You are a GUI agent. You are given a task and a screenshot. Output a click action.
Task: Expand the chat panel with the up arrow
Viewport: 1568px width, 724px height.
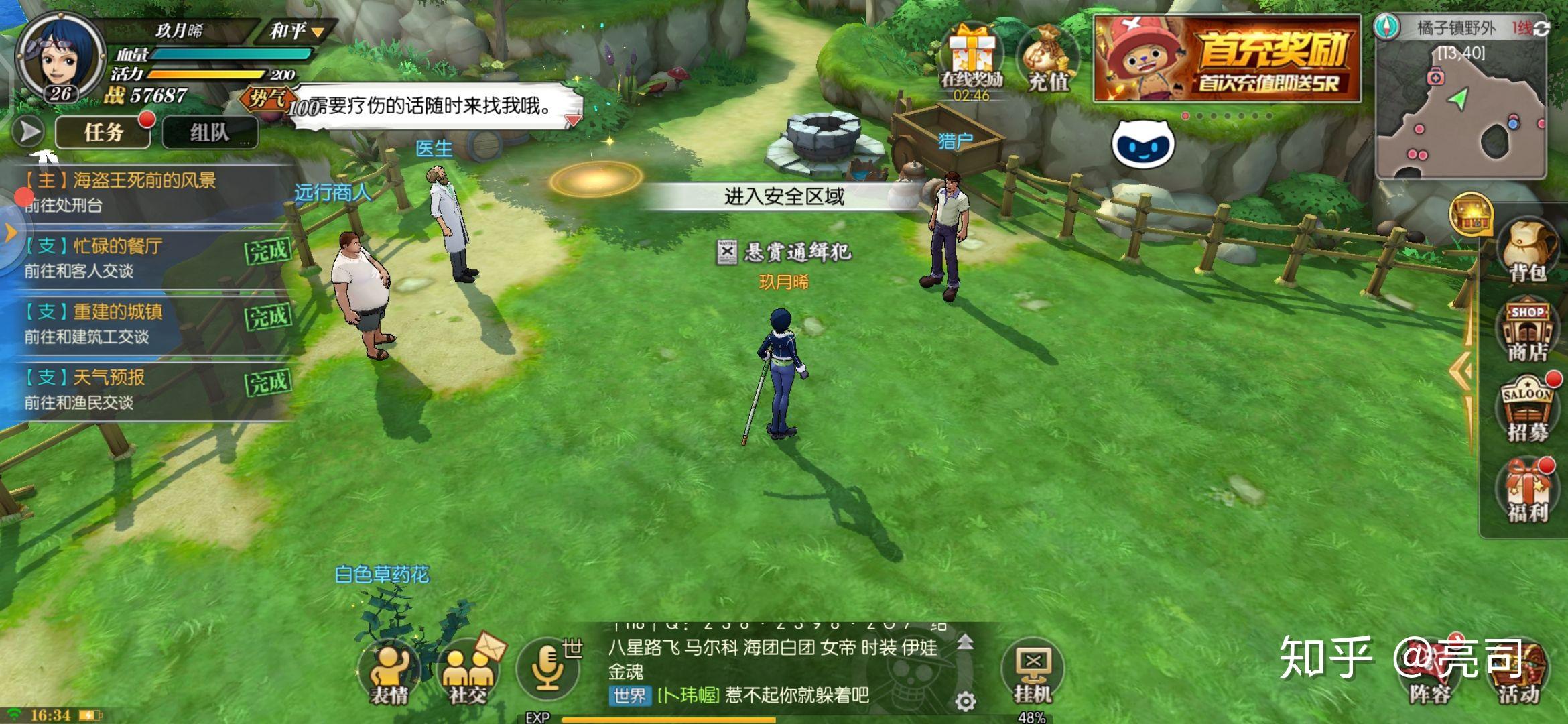(x=966, y=640)
